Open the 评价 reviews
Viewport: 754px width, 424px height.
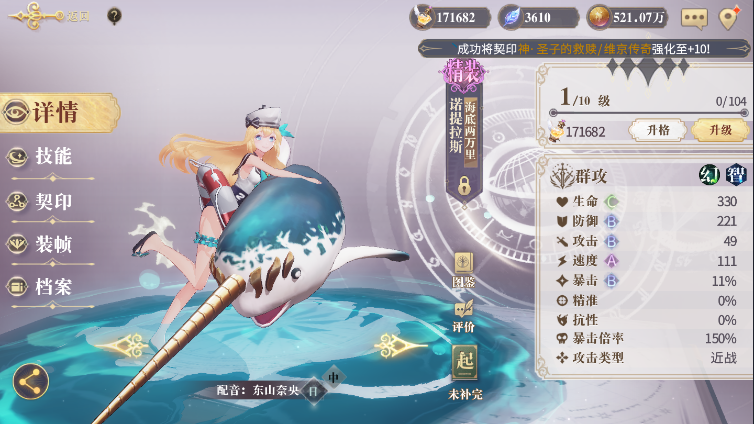[x=464, y=316]
